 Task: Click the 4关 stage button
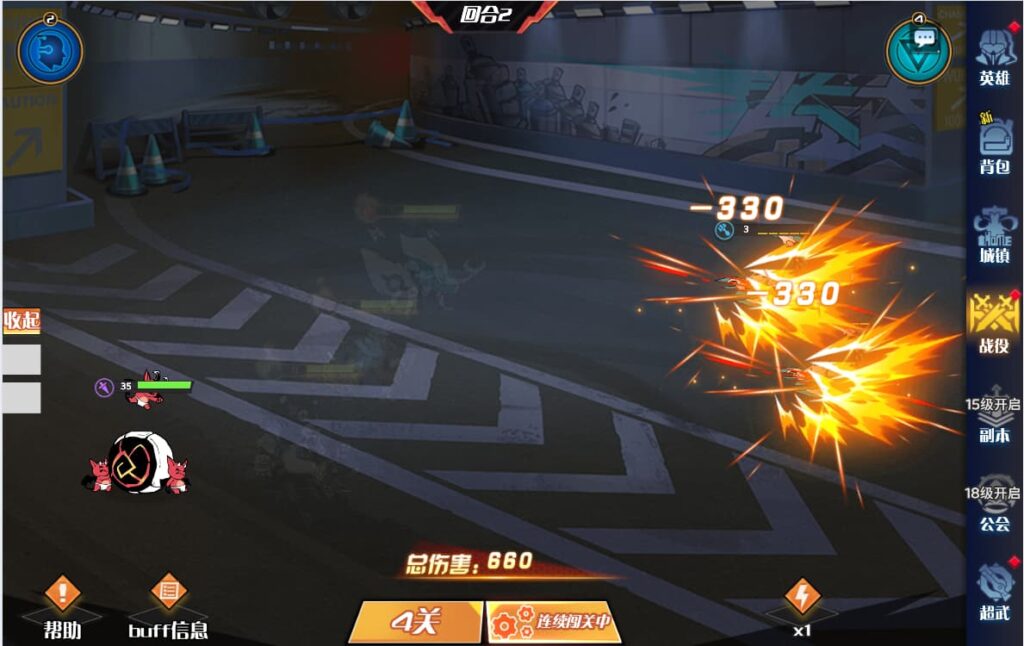point(417,622)
